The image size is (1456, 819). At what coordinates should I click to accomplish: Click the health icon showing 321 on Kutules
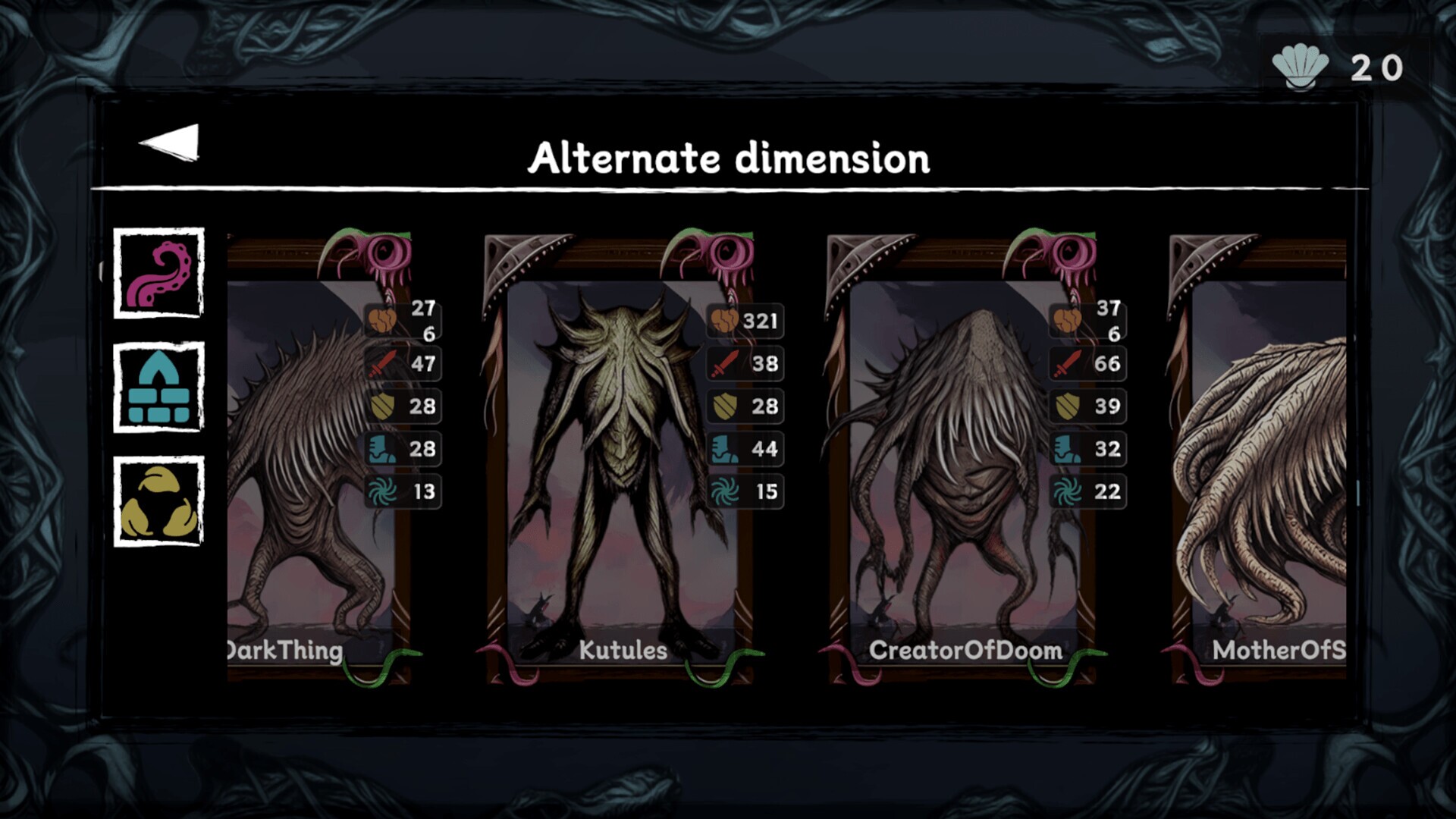point(723,321)
